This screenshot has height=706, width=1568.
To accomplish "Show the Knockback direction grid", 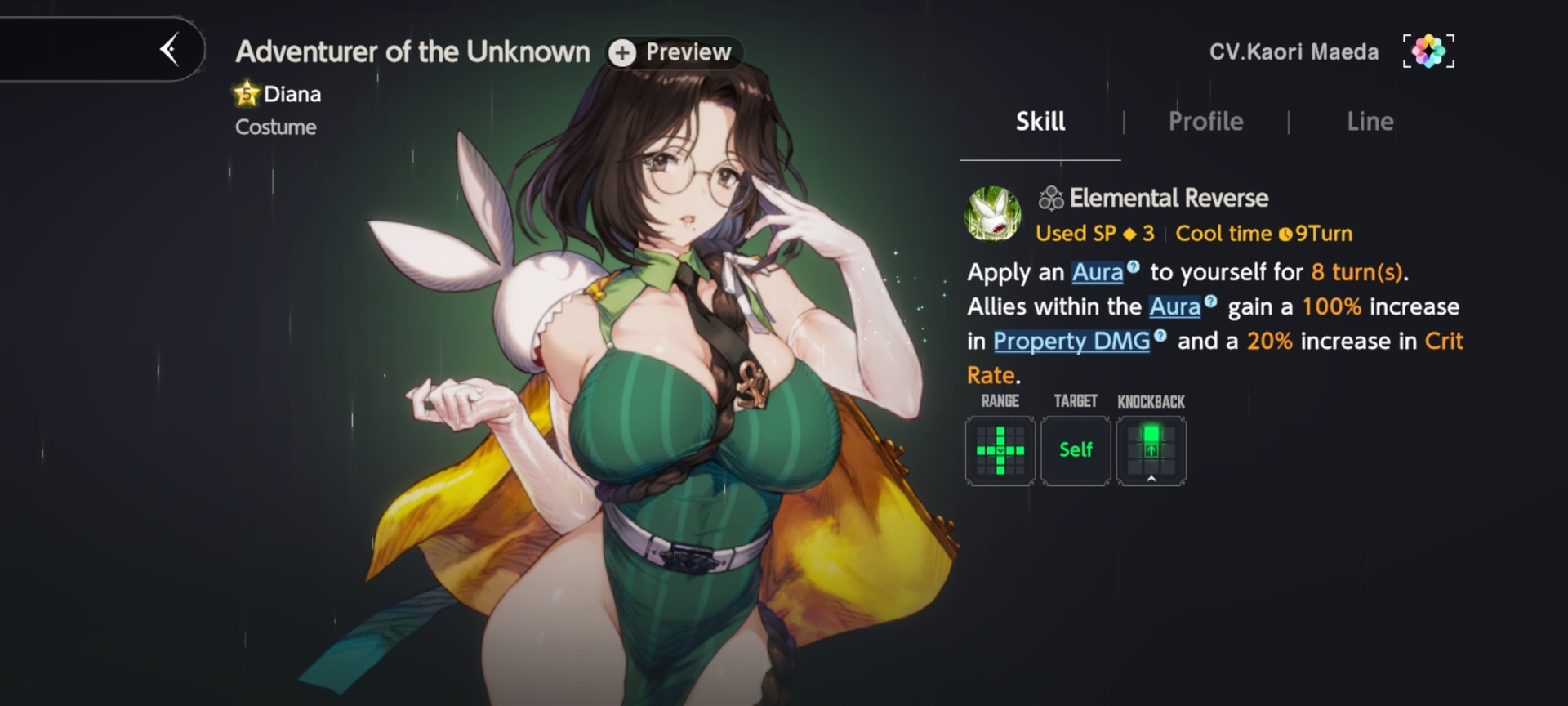I will (1151, 450).
